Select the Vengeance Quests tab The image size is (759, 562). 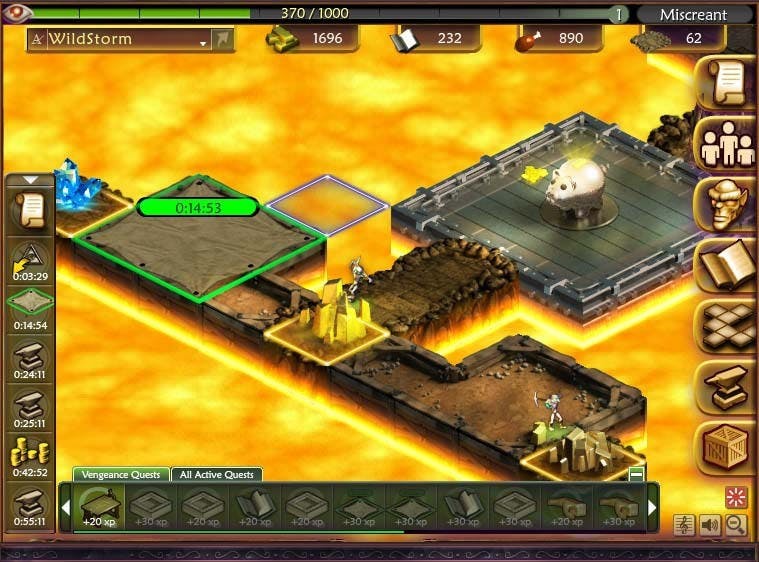(x=120, y=475)
